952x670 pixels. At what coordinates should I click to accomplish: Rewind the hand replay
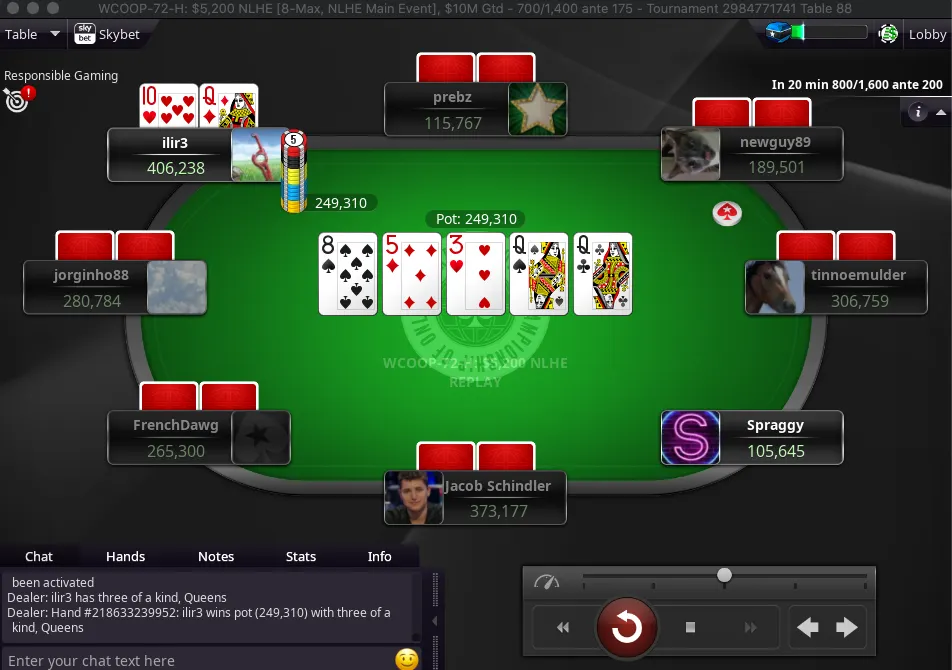563,627
